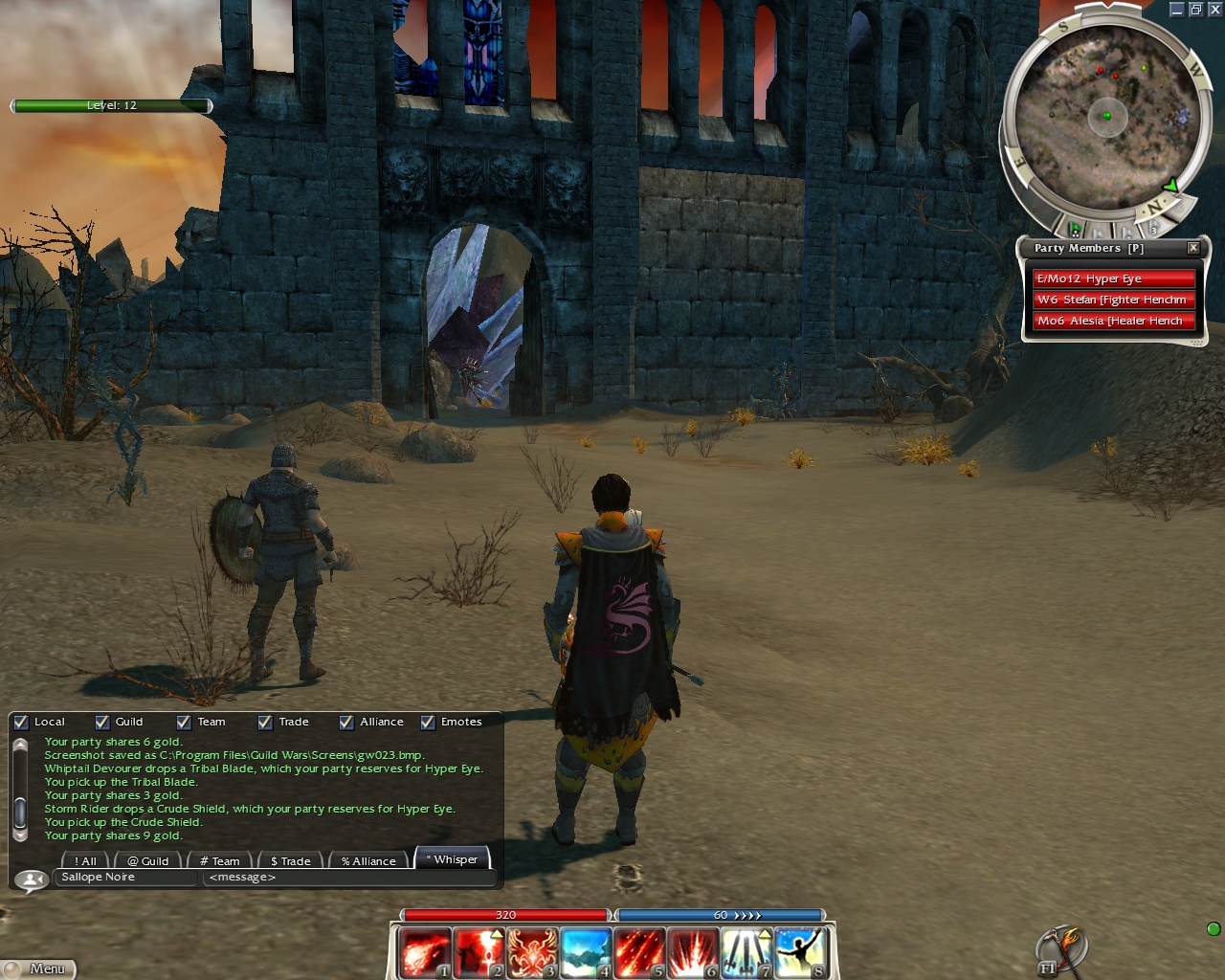
Task: Activate the fireball skill in slot 1
Action: (424, 952)
